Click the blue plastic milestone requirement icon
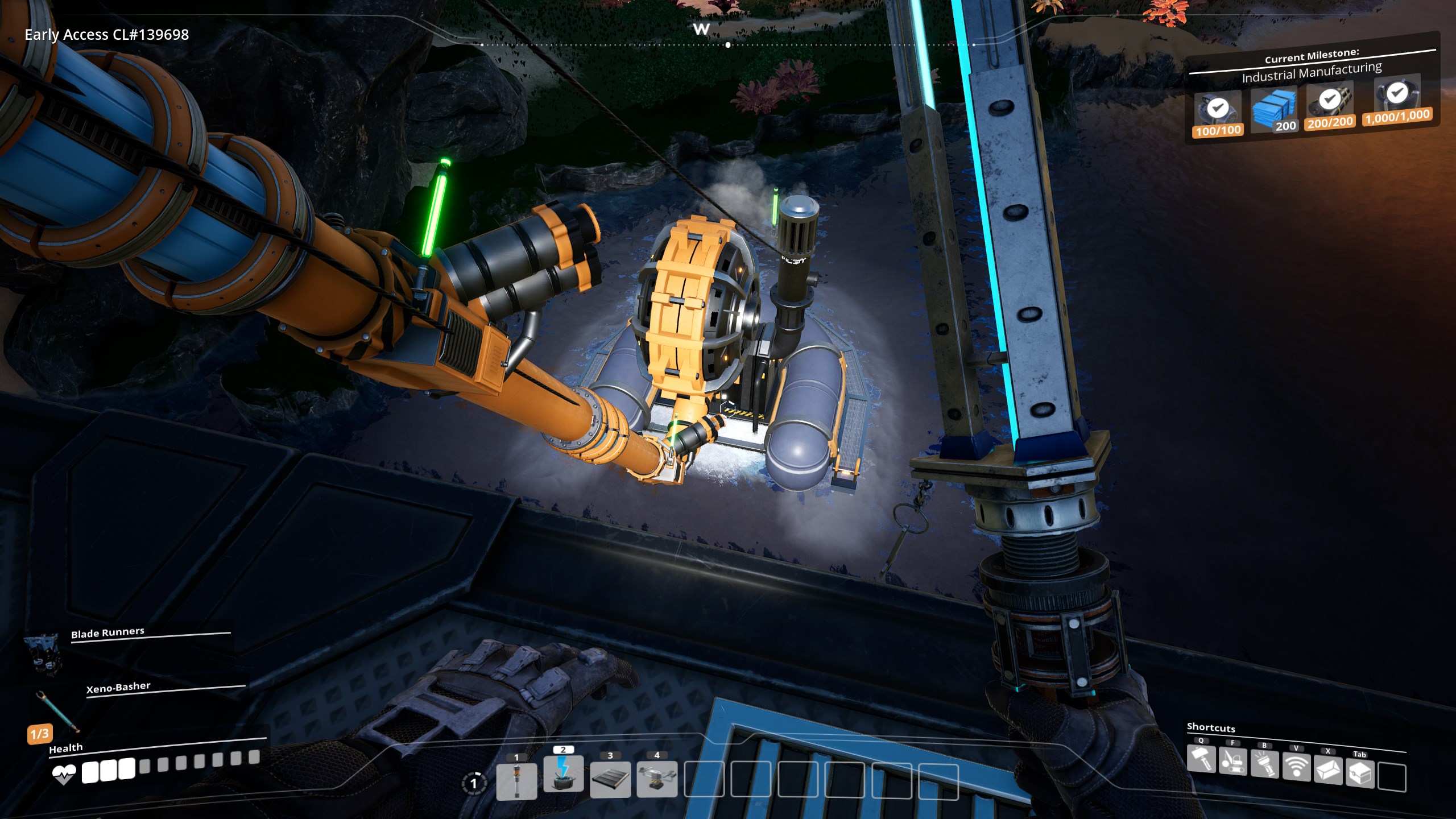This screenshot has height=819, width=1456. click(1274, 108)
